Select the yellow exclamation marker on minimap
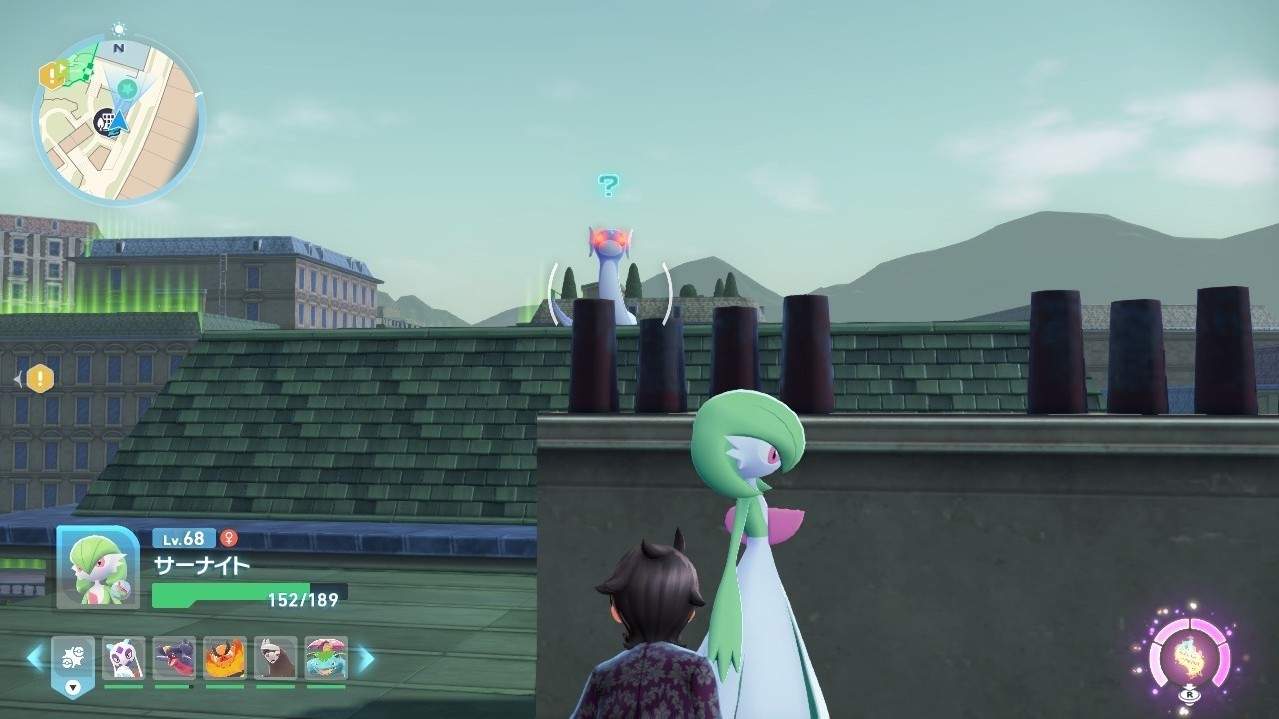Image resolution: width=1279 pixels, height=719 pixels. 52,74
